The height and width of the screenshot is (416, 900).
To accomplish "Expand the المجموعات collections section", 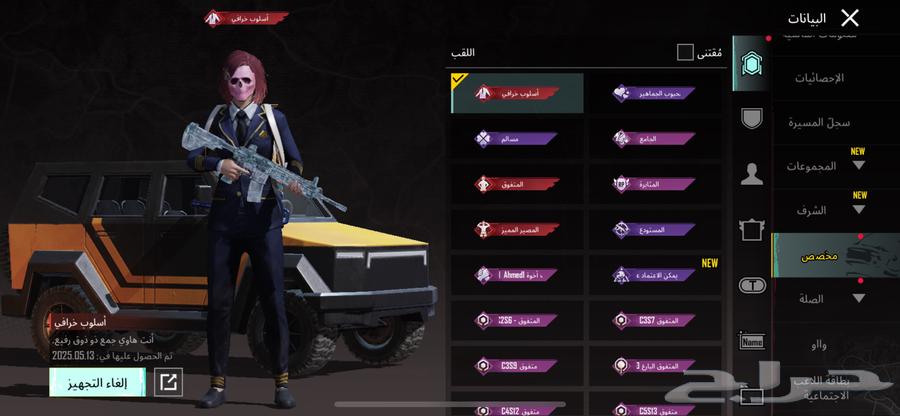I will (830, 166).
